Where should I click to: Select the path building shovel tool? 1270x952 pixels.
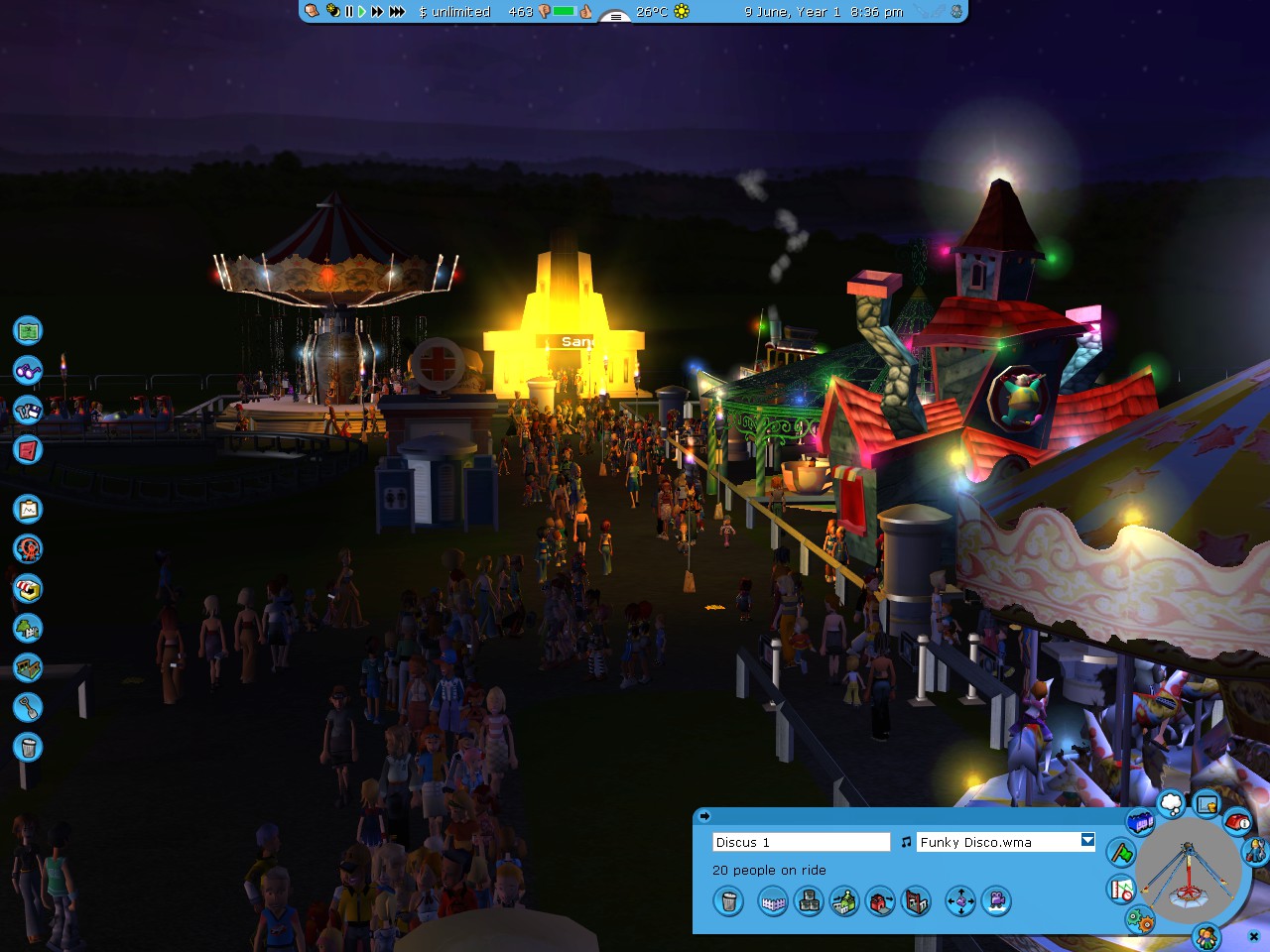coord(27,708)
